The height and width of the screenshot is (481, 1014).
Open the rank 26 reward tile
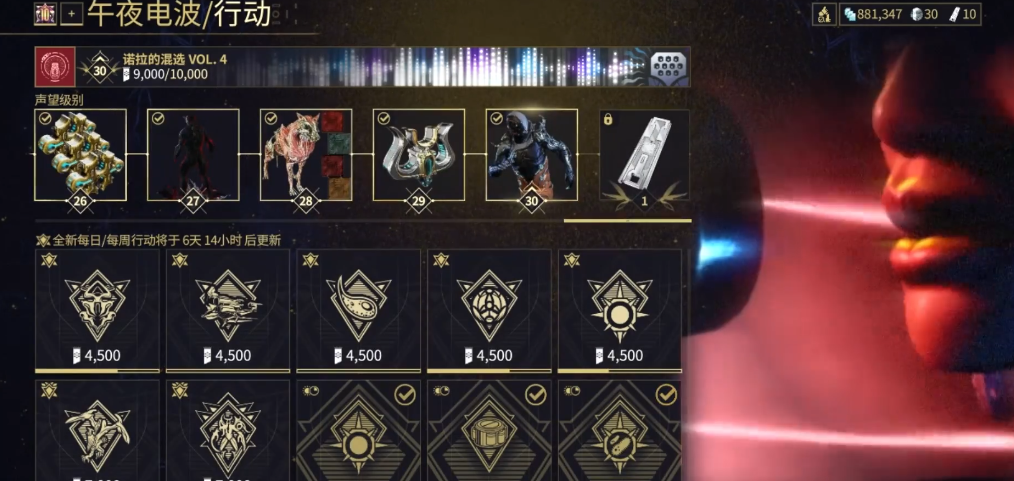point(80,155)
